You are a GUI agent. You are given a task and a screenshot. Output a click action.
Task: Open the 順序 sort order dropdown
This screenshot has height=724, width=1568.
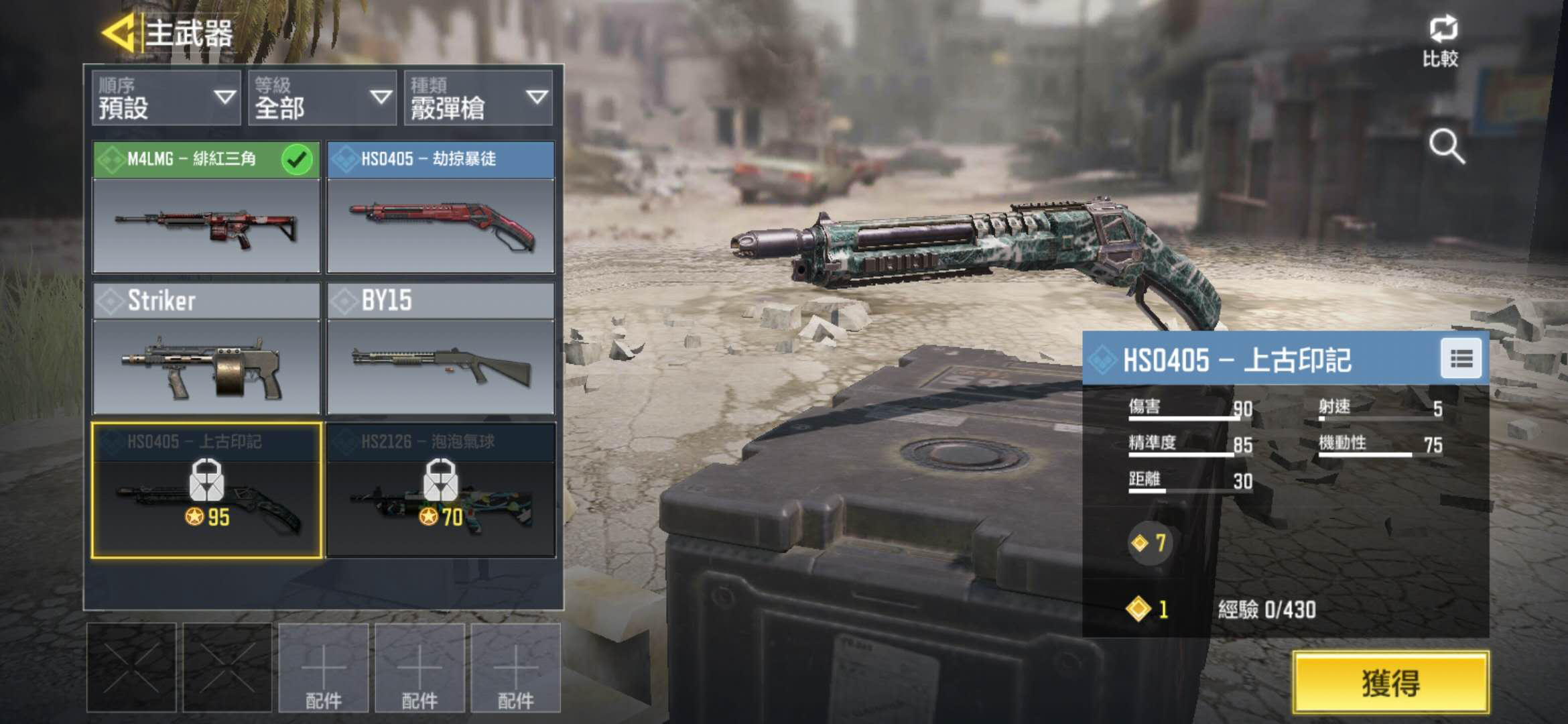(x=166, y=98)
